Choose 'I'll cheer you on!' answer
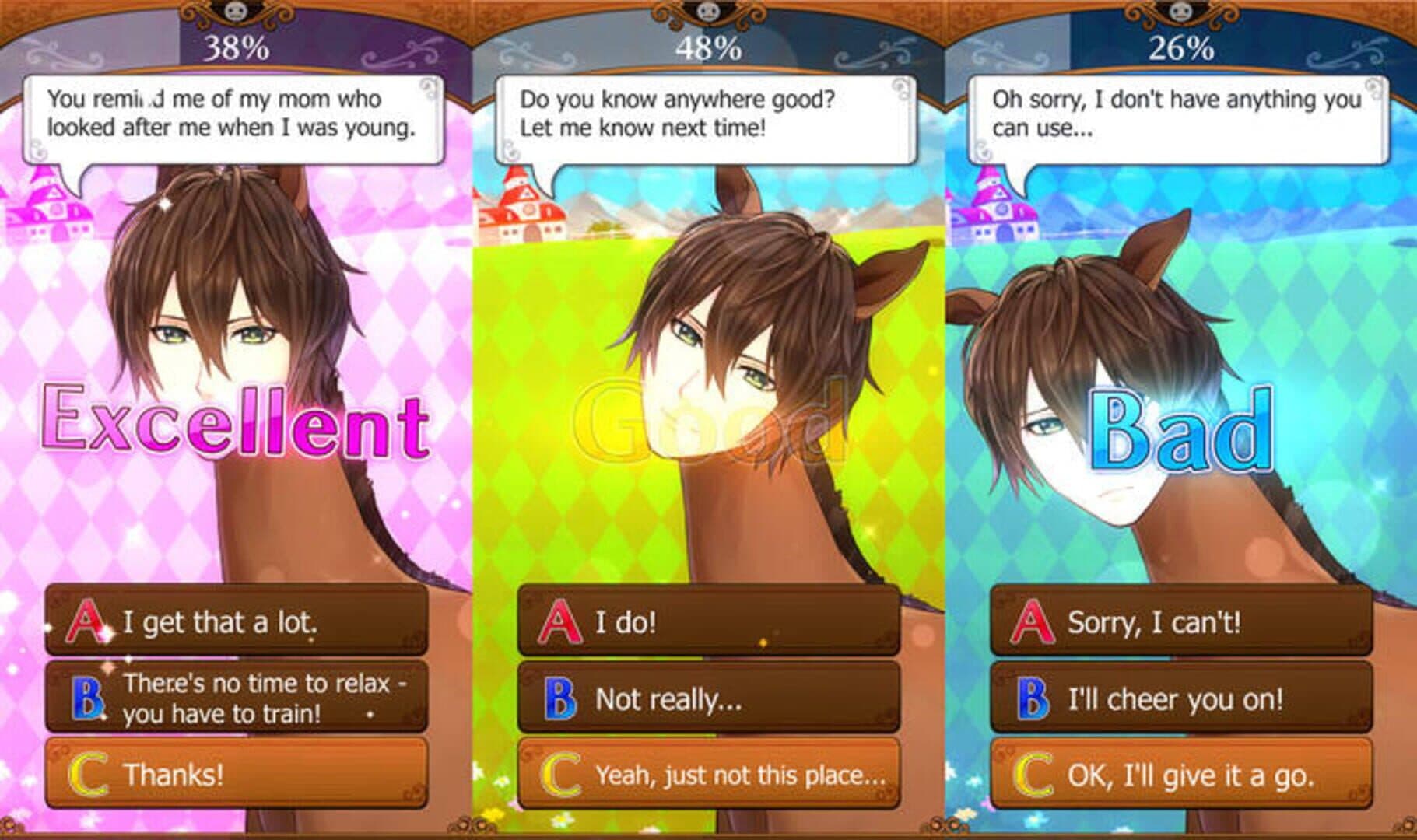The height and width of the screenshot is (840, 1417). point(1180,698)
